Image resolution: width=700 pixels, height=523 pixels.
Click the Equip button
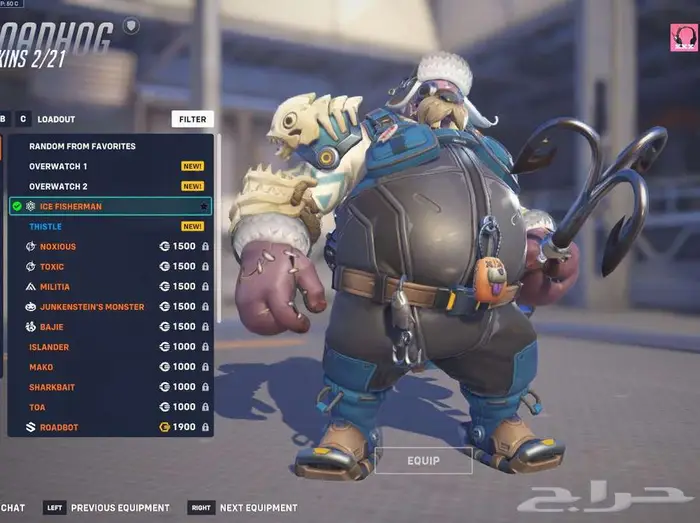point(423,460)
